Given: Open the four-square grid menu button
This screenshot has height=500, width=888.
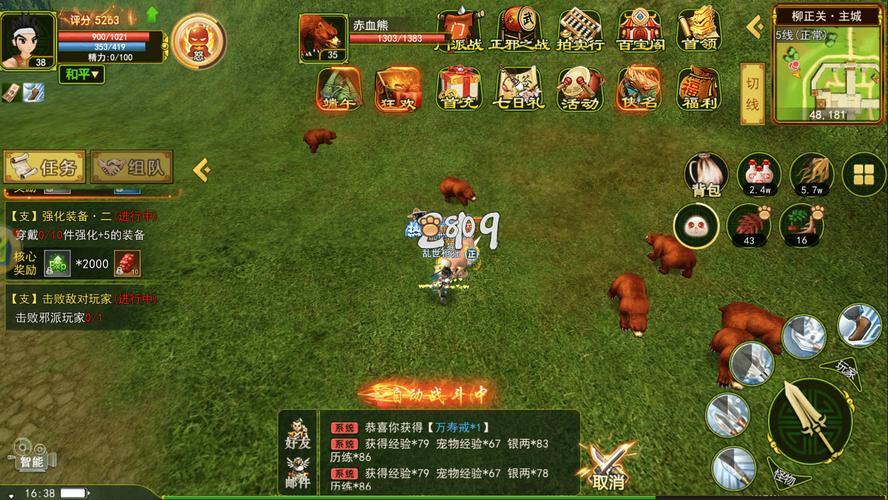Looking at the screenshot, I should coord(862,176).
